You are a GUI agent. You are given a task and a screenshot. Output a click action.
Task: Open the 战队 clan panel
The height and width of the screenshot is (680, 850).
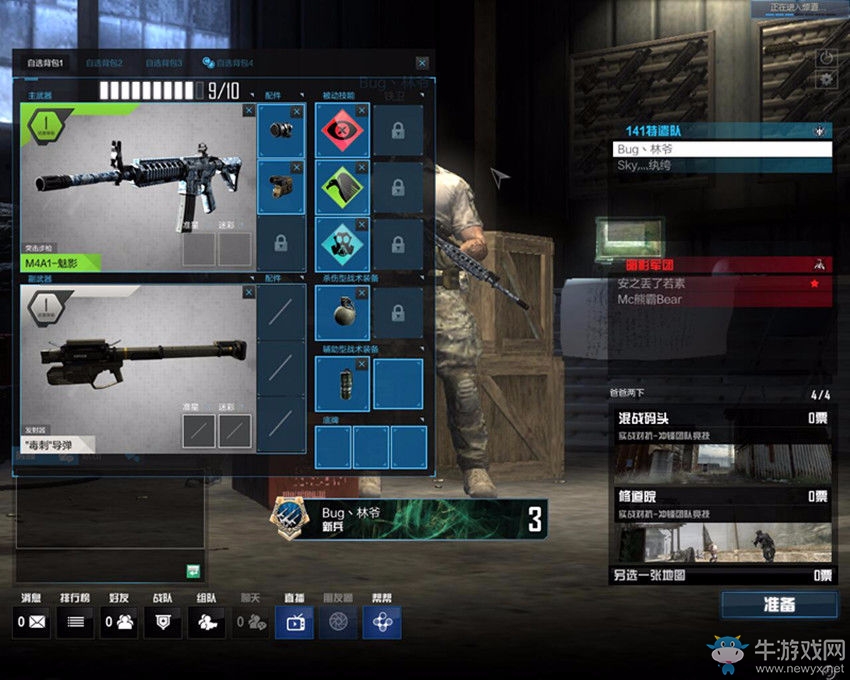[162, 621]
